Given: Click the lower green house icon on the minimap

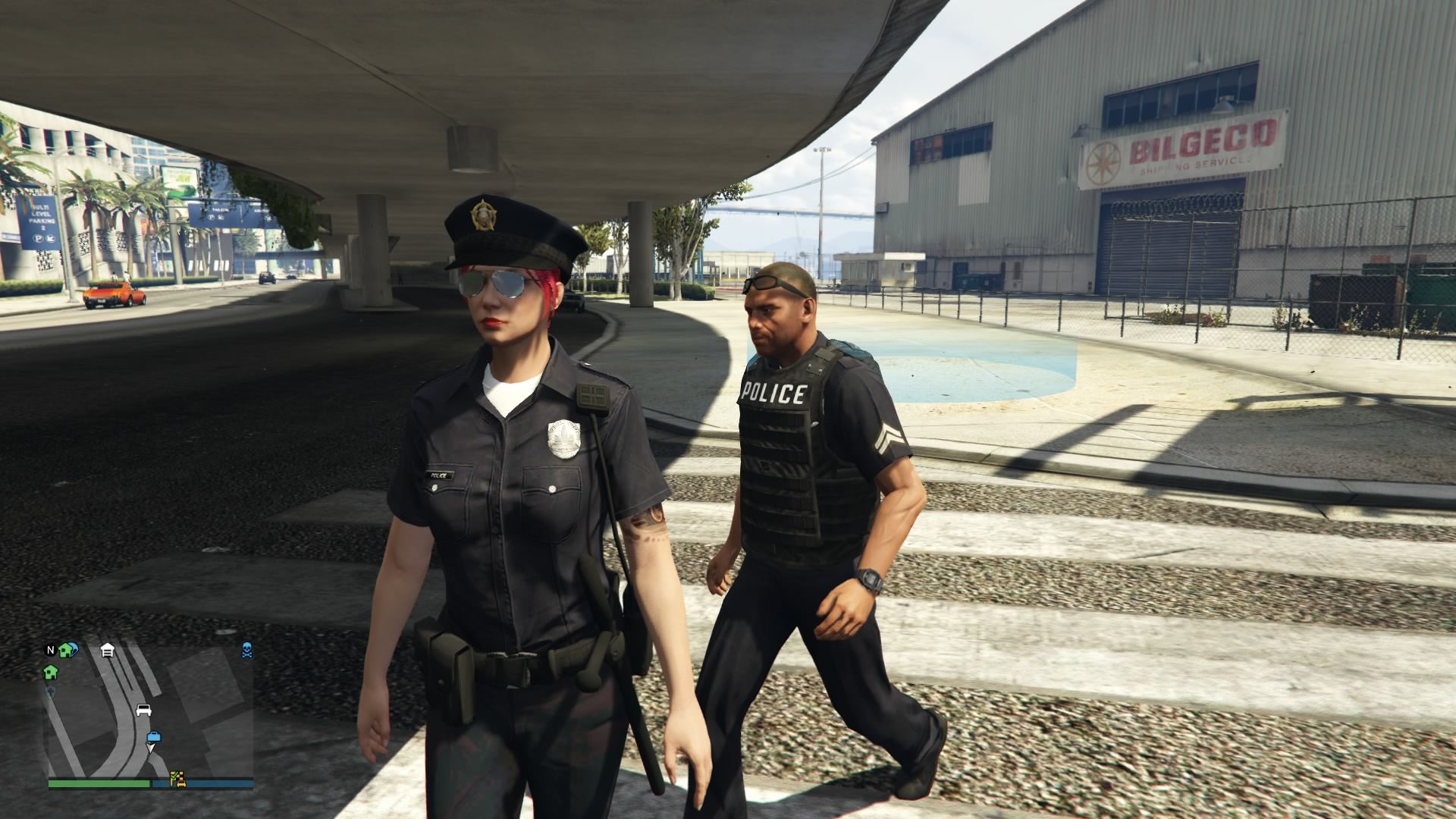Looking at the screenshot, I should pyautogui.click(x=50, y=672).
